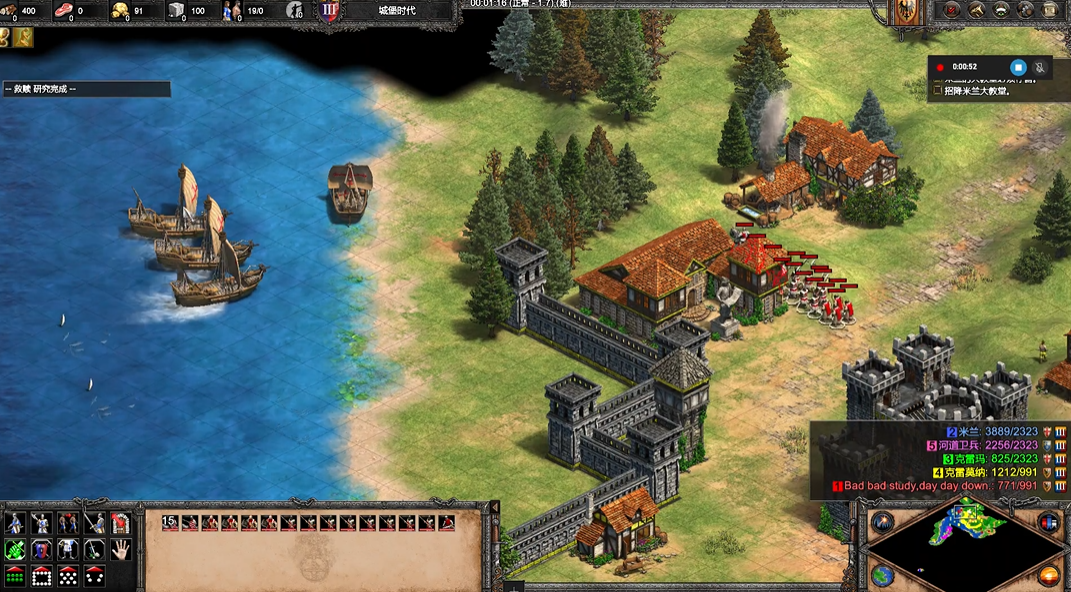Open the objectives button with red checkmark
The image size is (1071, 592).
(x=950, y=10)
